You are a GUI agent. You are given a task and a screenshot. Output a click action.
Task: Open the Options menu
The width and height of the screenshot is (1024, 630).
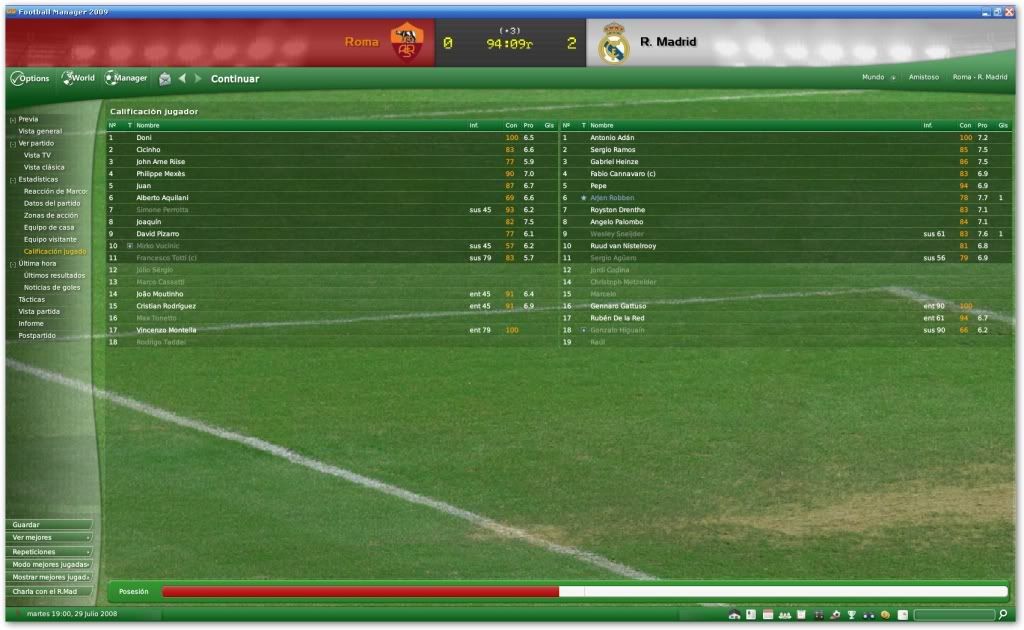click(30, 78)
